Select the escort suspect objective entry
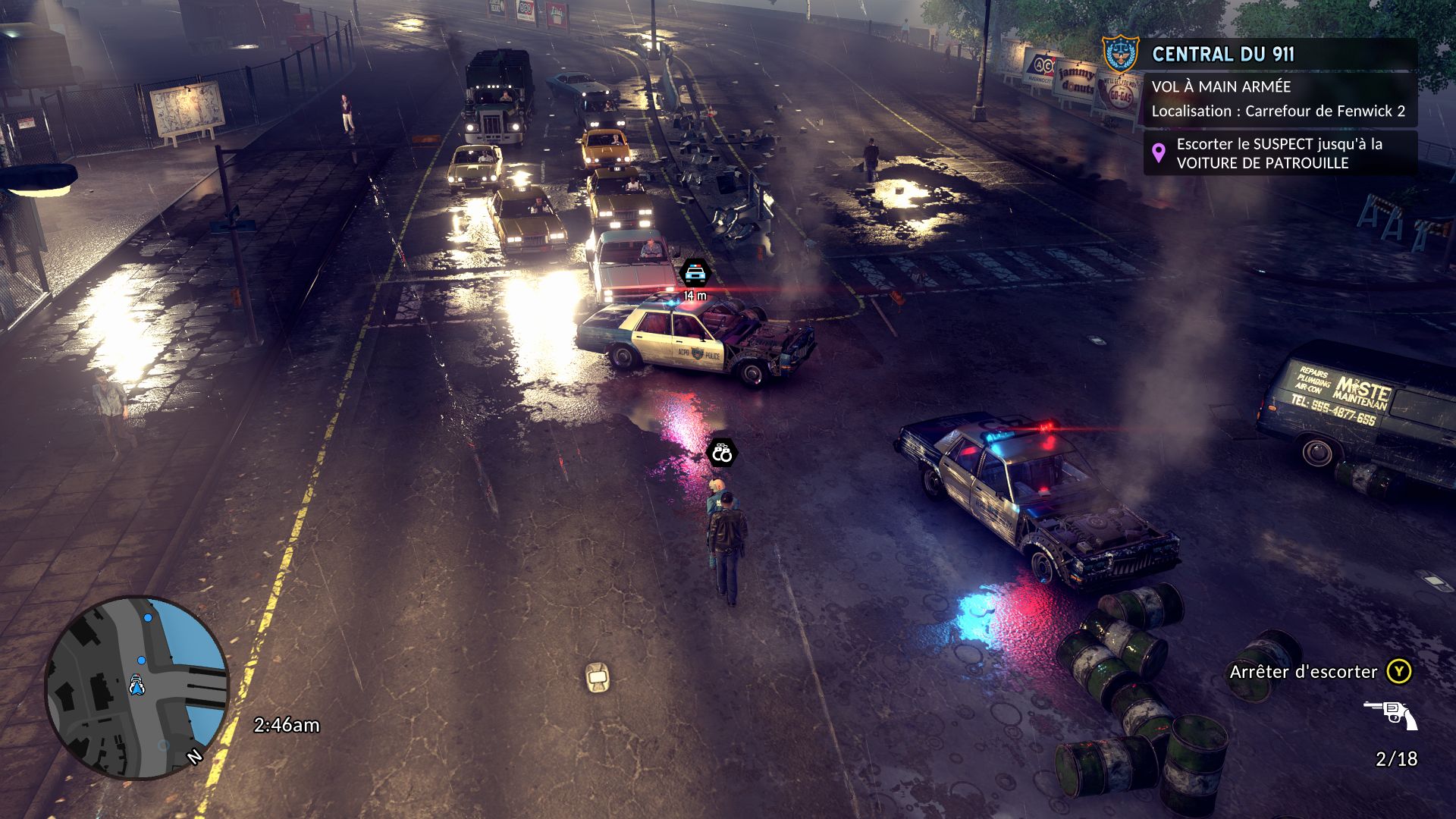Image resolution: width=1456 pixels, height=819 pixels. pos(1279,153)
